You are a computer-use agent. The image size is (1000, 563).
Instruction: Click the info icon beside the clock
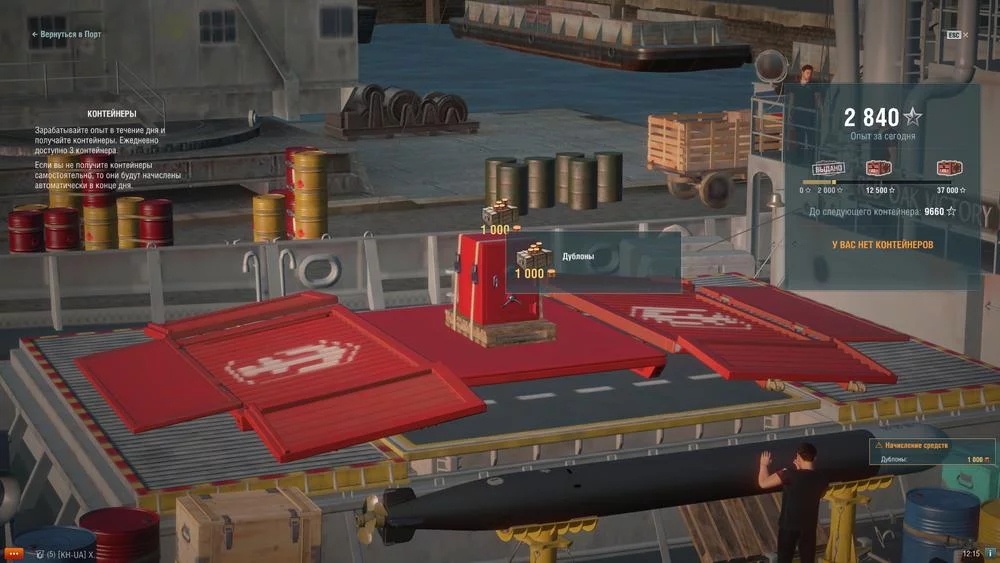990,553
